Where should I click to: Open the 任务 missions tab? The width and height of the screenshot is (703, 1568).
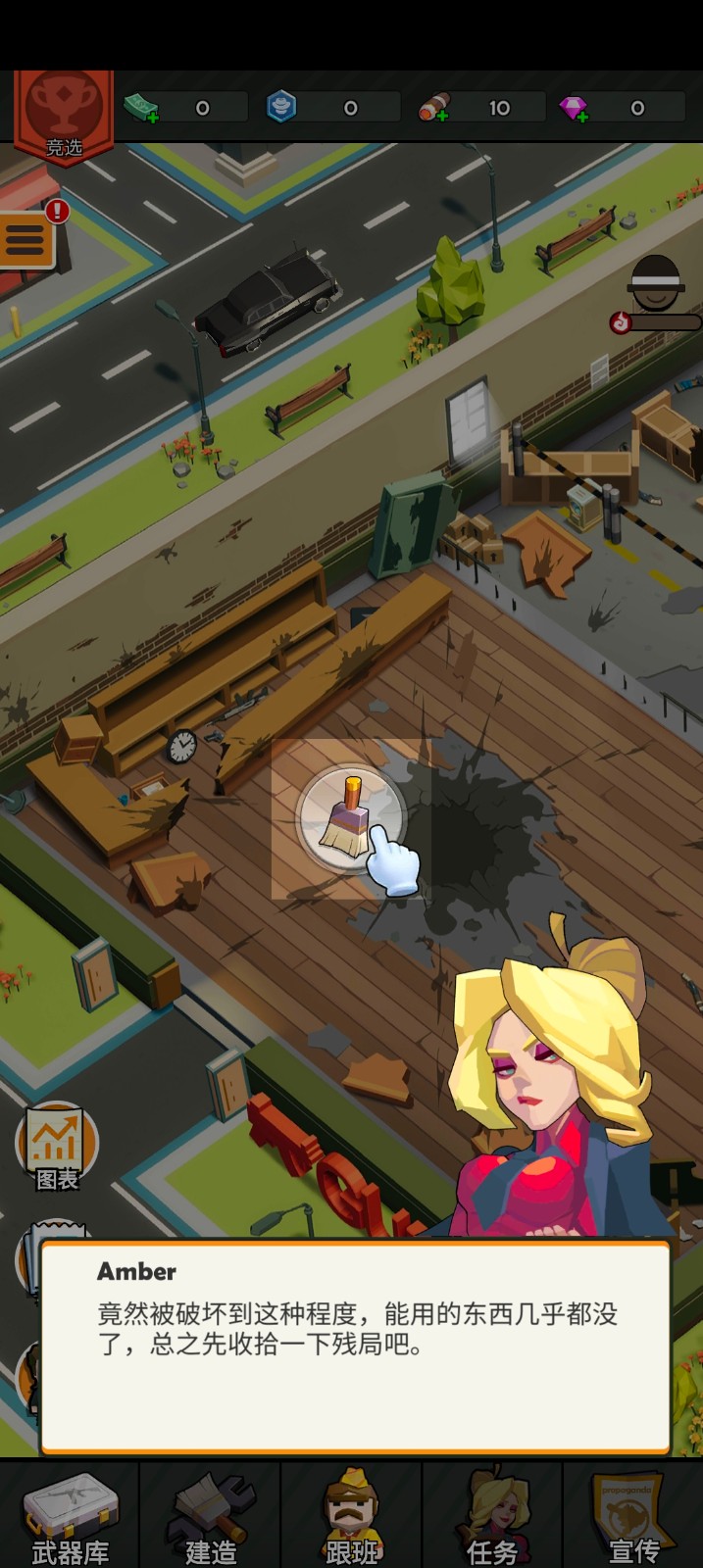click(x=492, y=1515)
